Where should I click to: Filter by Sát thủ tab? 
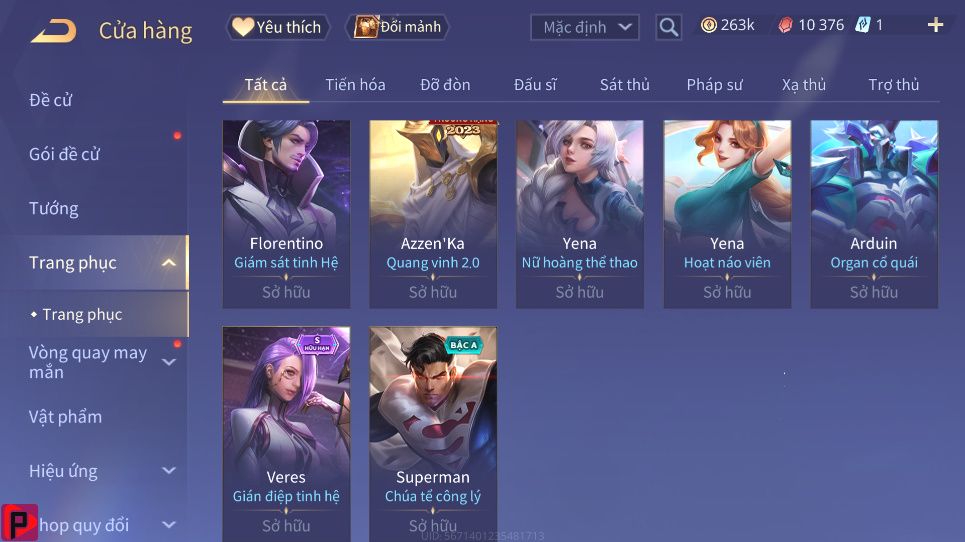coord(625,85)
